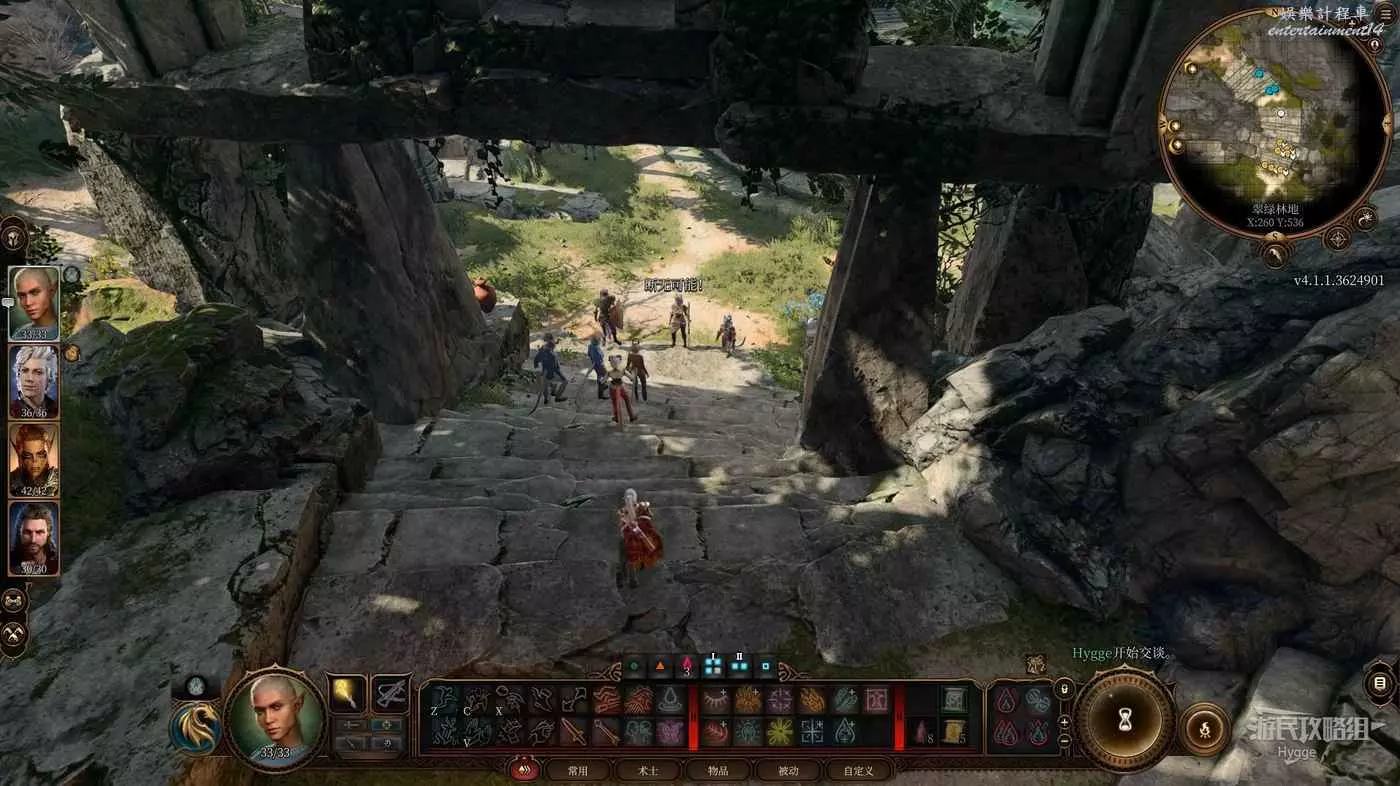Select the white-haired companion portrait
Image resolution: width=1400 pixels, height=786 pixels.
pyautogui.click(x=34, y=380)
